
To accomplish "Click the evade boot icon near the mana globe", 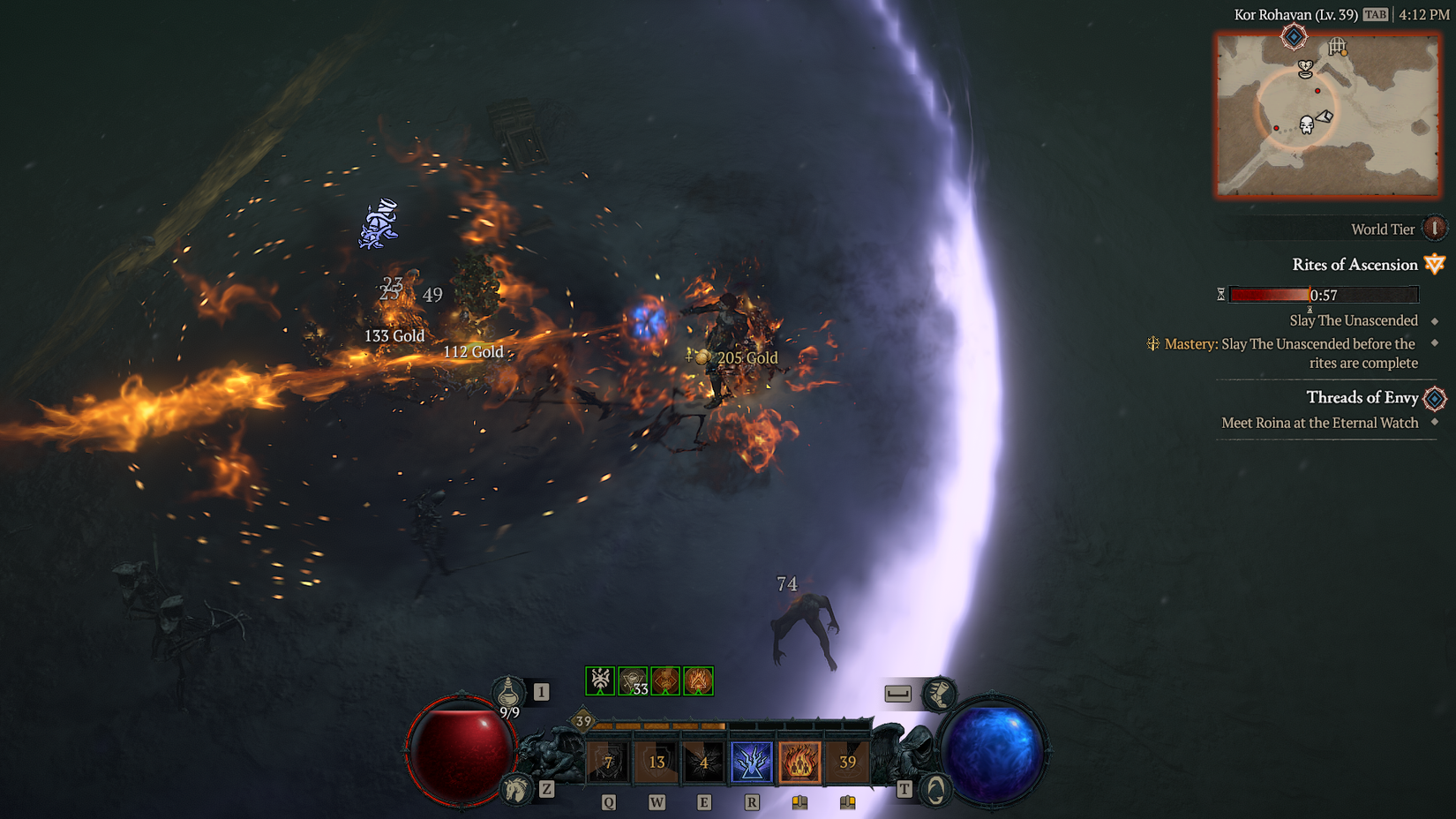I will pyautogui.click(x=937, y=695).
